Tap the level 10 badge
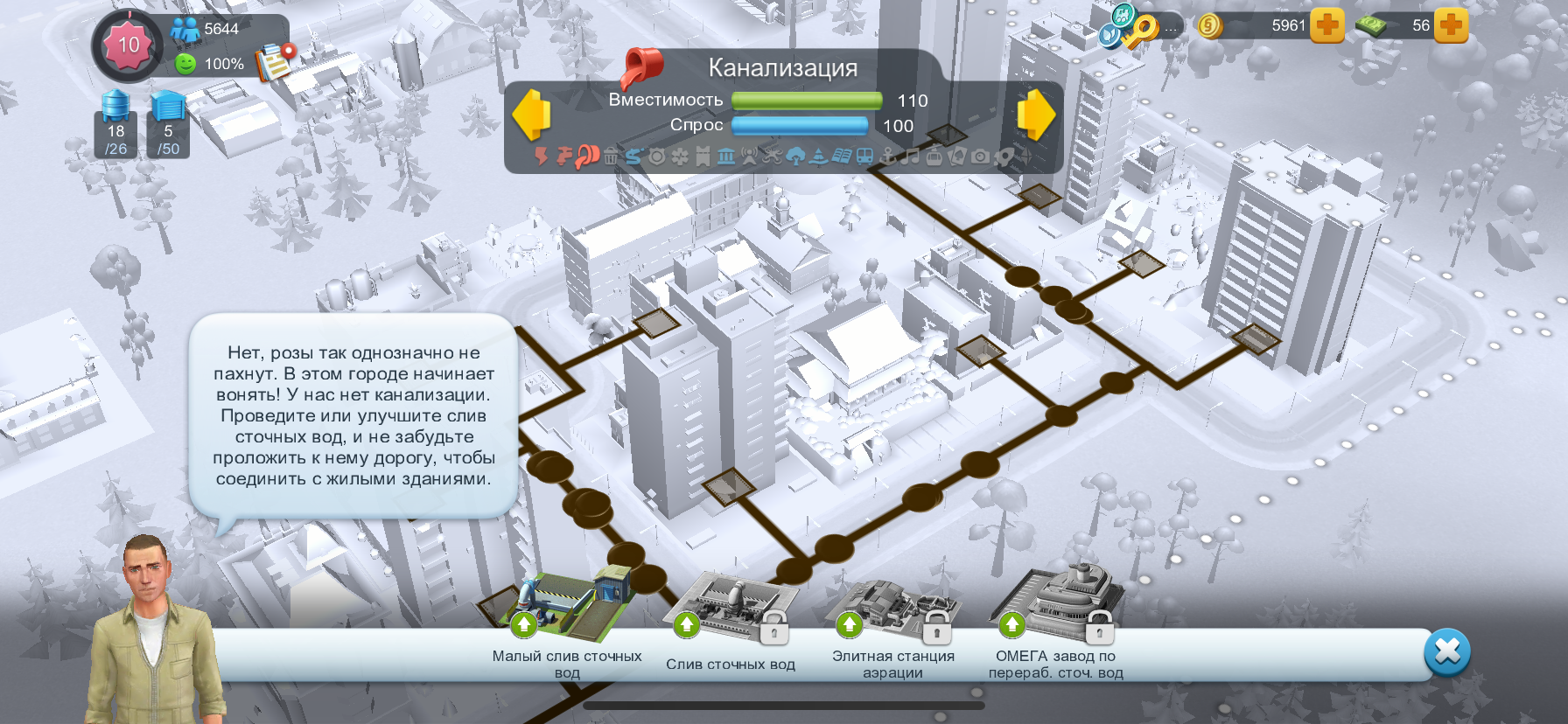Image resolution: width=1568 pixels, height=724 pixels. point(128,45)
